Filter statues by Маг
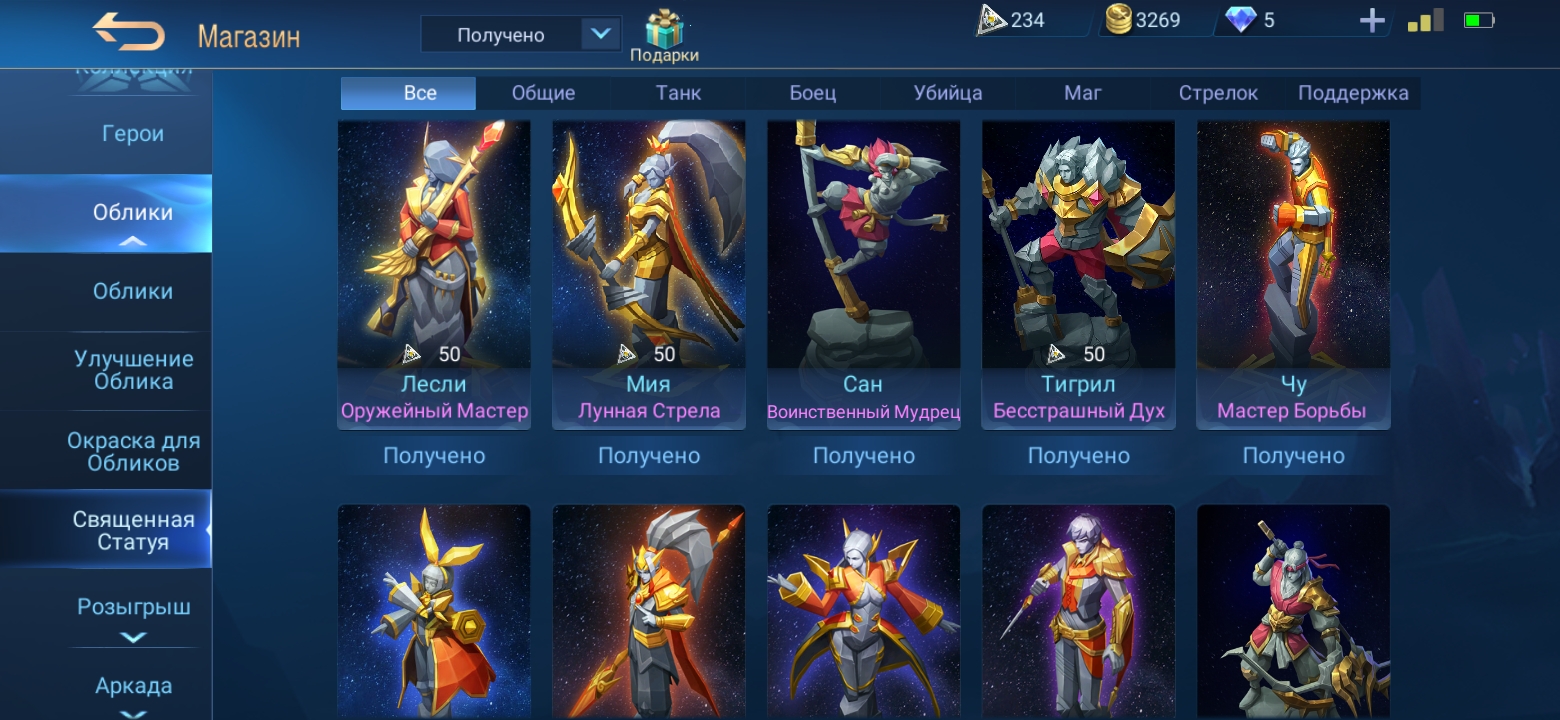 tap(1082, 93)
